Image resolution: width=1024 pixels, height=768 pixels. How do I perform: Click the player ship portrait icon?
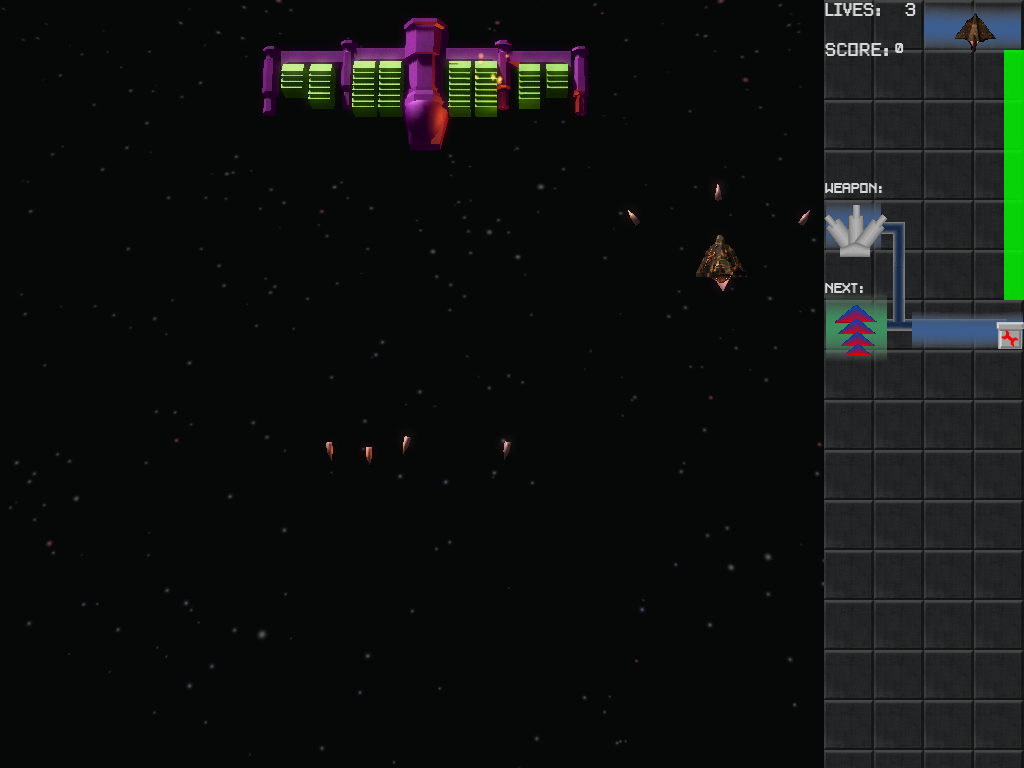tap(973, 30)
